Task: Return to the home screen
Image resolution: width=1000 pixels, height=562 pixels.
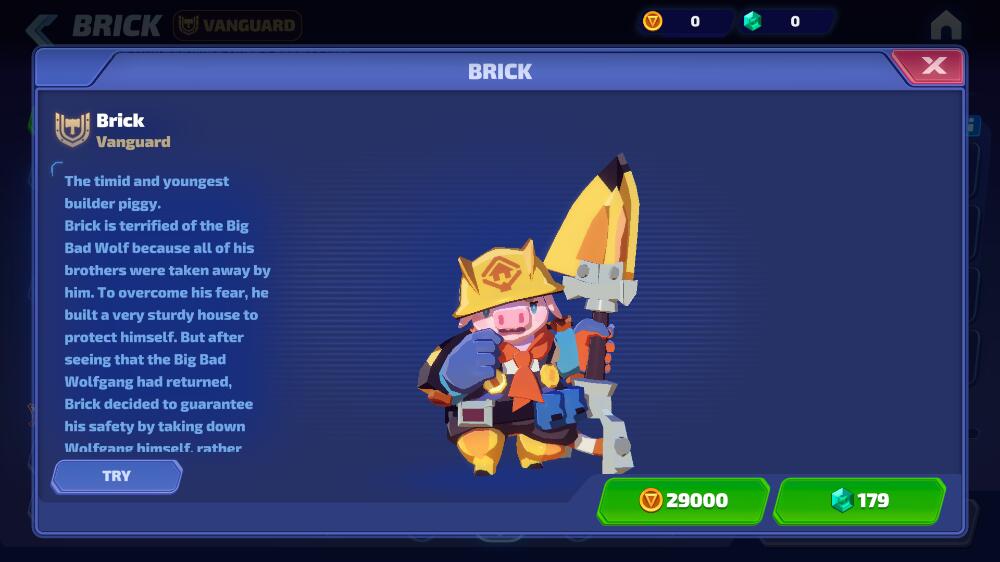Action: (945, 25)
